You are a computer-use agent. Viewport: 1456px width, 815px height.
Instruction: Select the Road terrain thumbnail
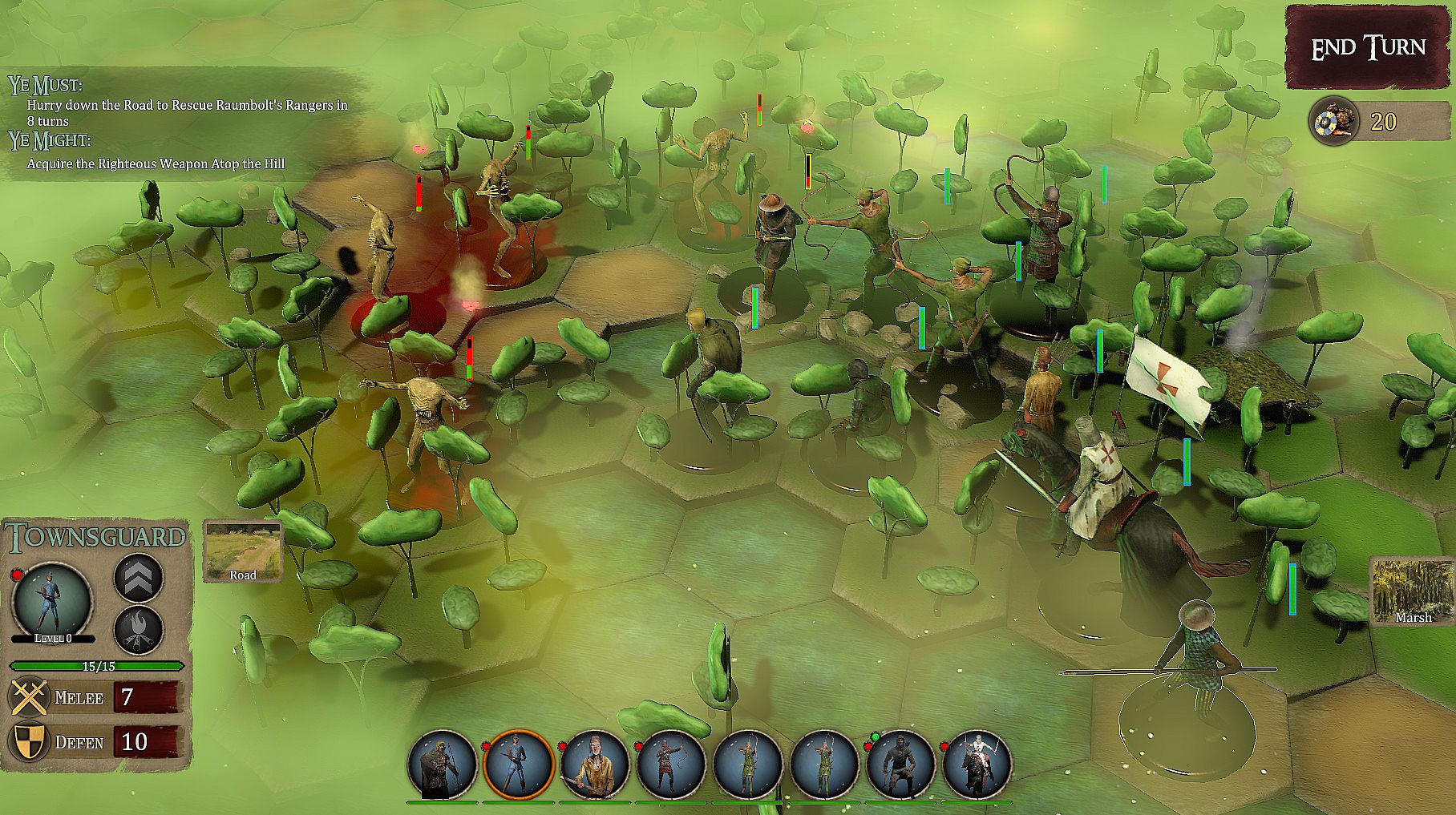click(243, 551)
